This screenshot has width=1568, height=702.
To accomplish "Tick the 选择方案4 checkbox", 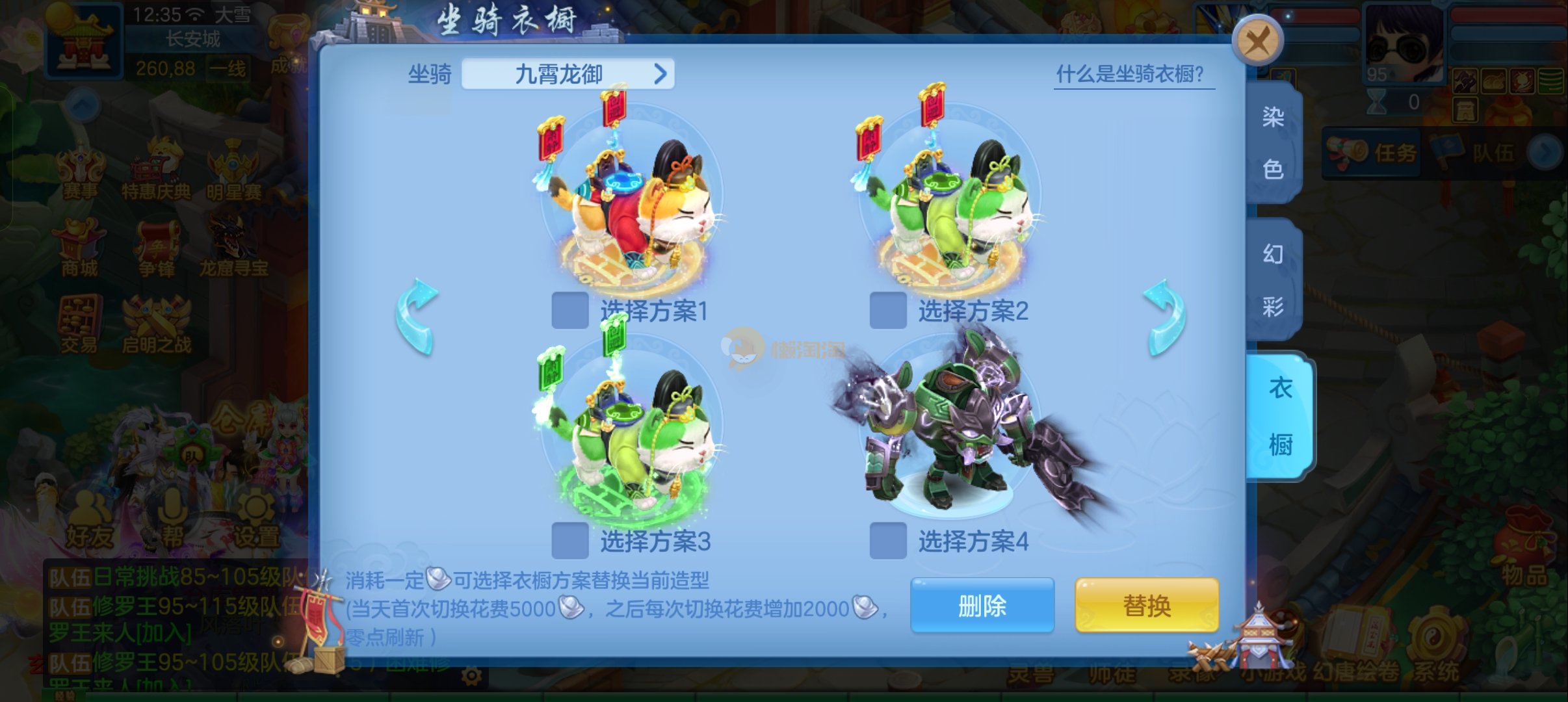I will pyautogui.click(x=888, y=541).
